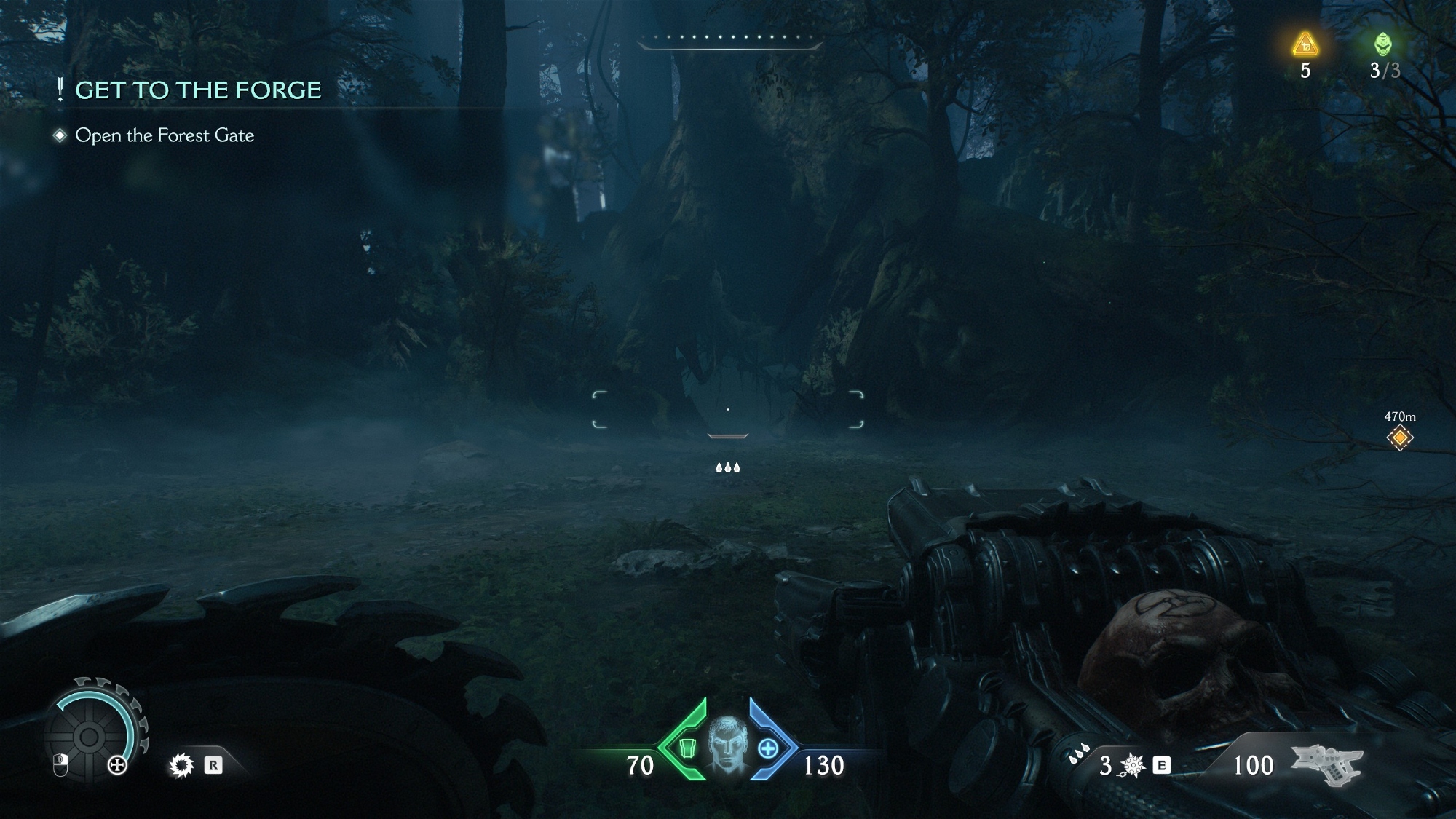Click the blue health cross icon
The height and width of the screenshot is (819, 1456).
(x=769, y=748)
